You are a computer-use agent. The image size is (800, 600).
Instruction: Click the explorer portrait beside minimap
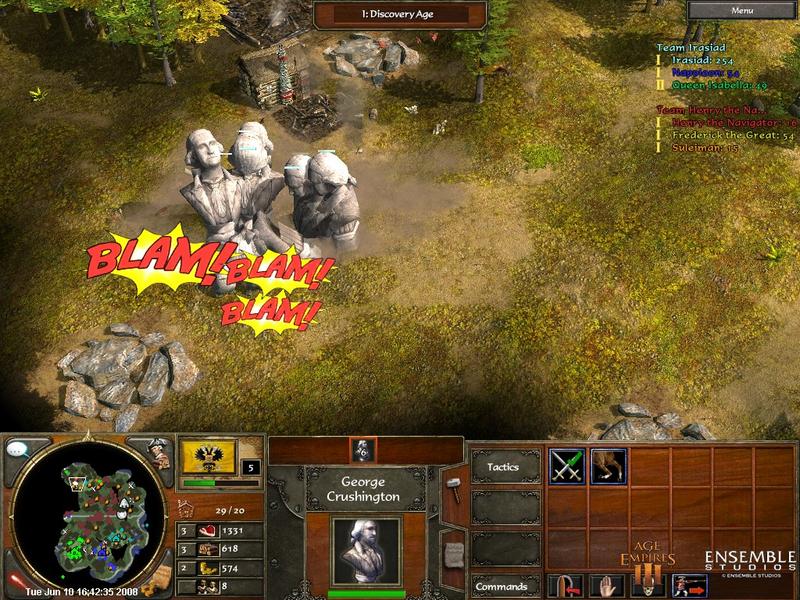pos(158,452)
